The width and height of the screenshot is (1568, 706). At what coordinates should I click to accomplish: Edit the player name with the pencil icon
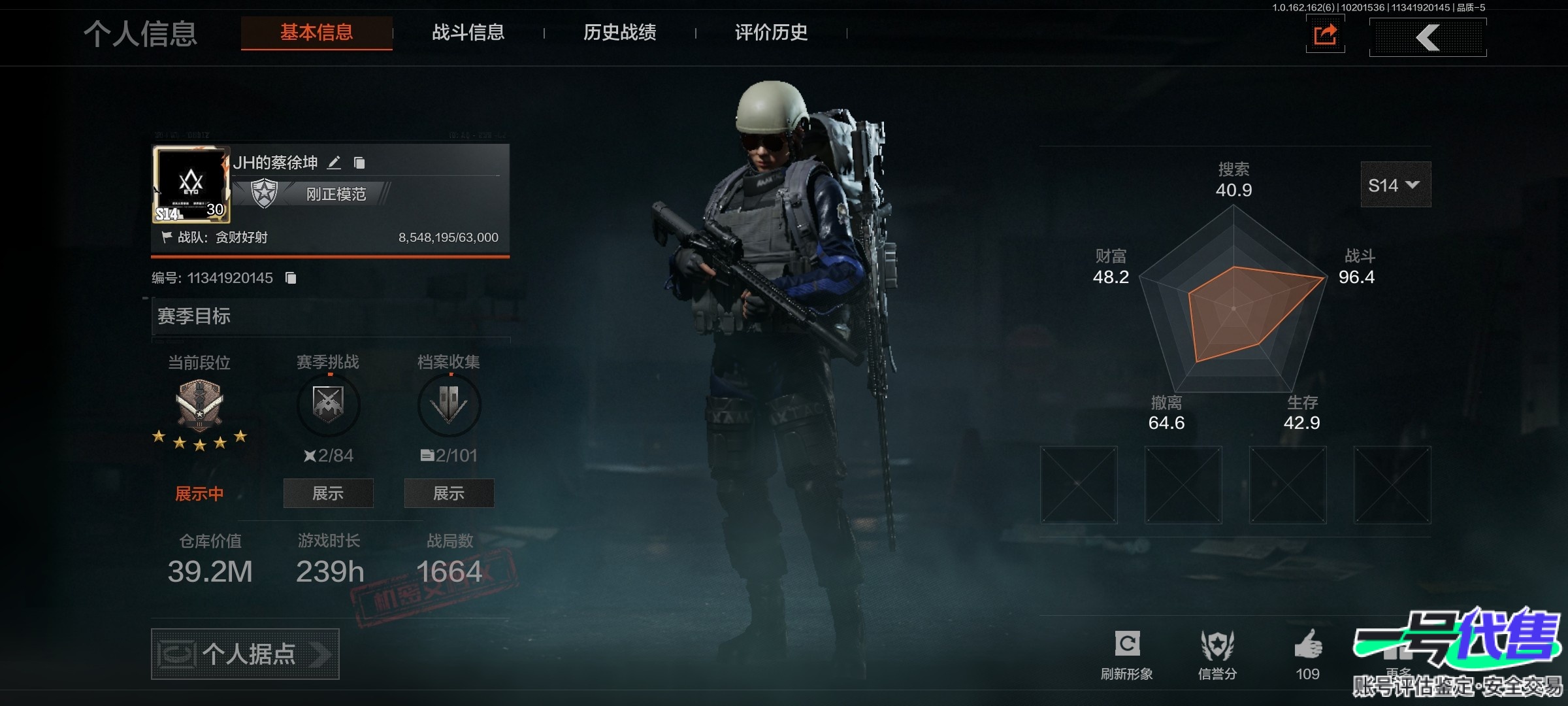pyautogui.click(x=334, y=163)
